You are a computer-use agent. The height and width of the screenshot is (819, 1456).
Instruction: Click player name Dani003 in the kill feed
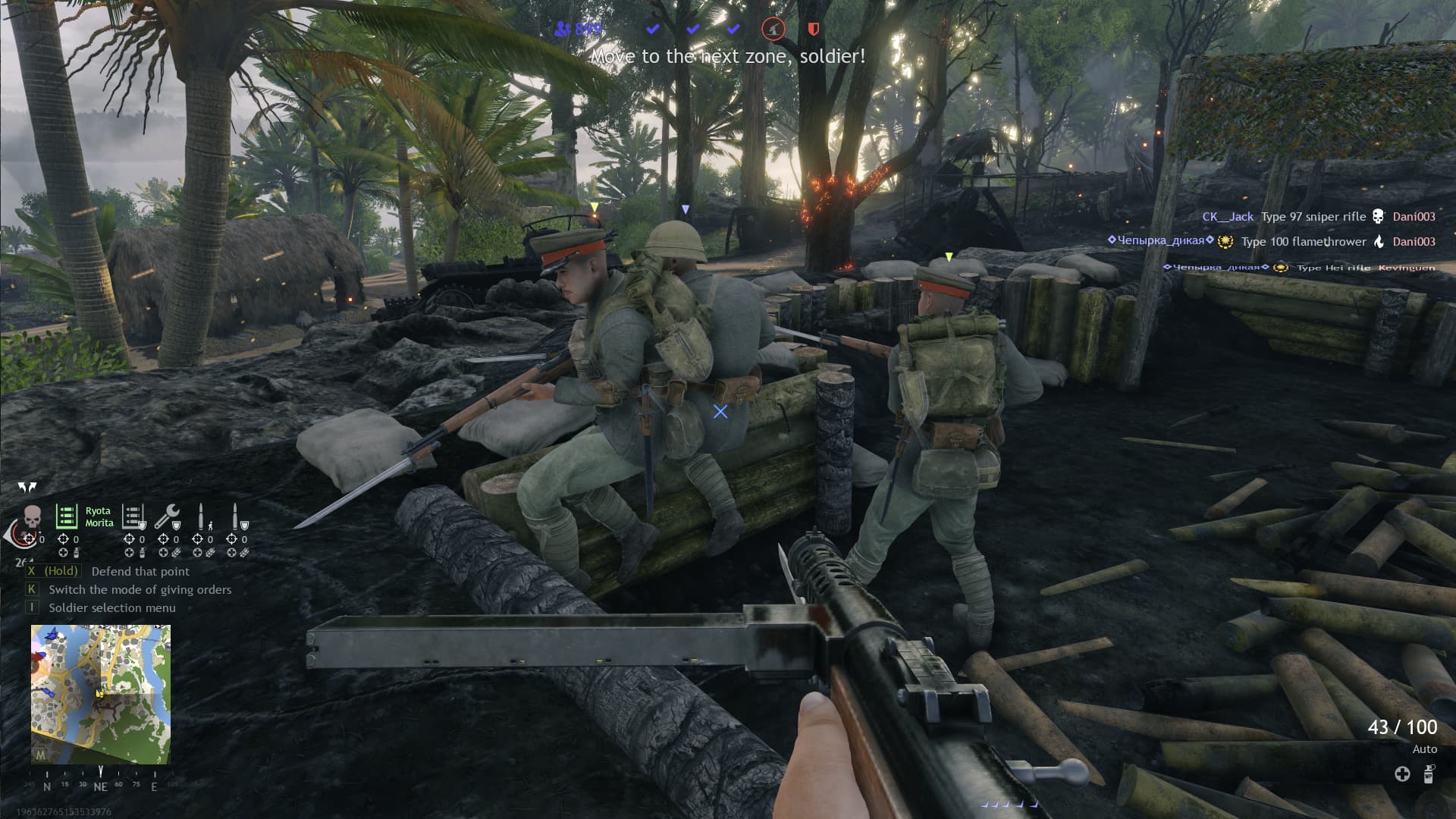(1414, 216)
